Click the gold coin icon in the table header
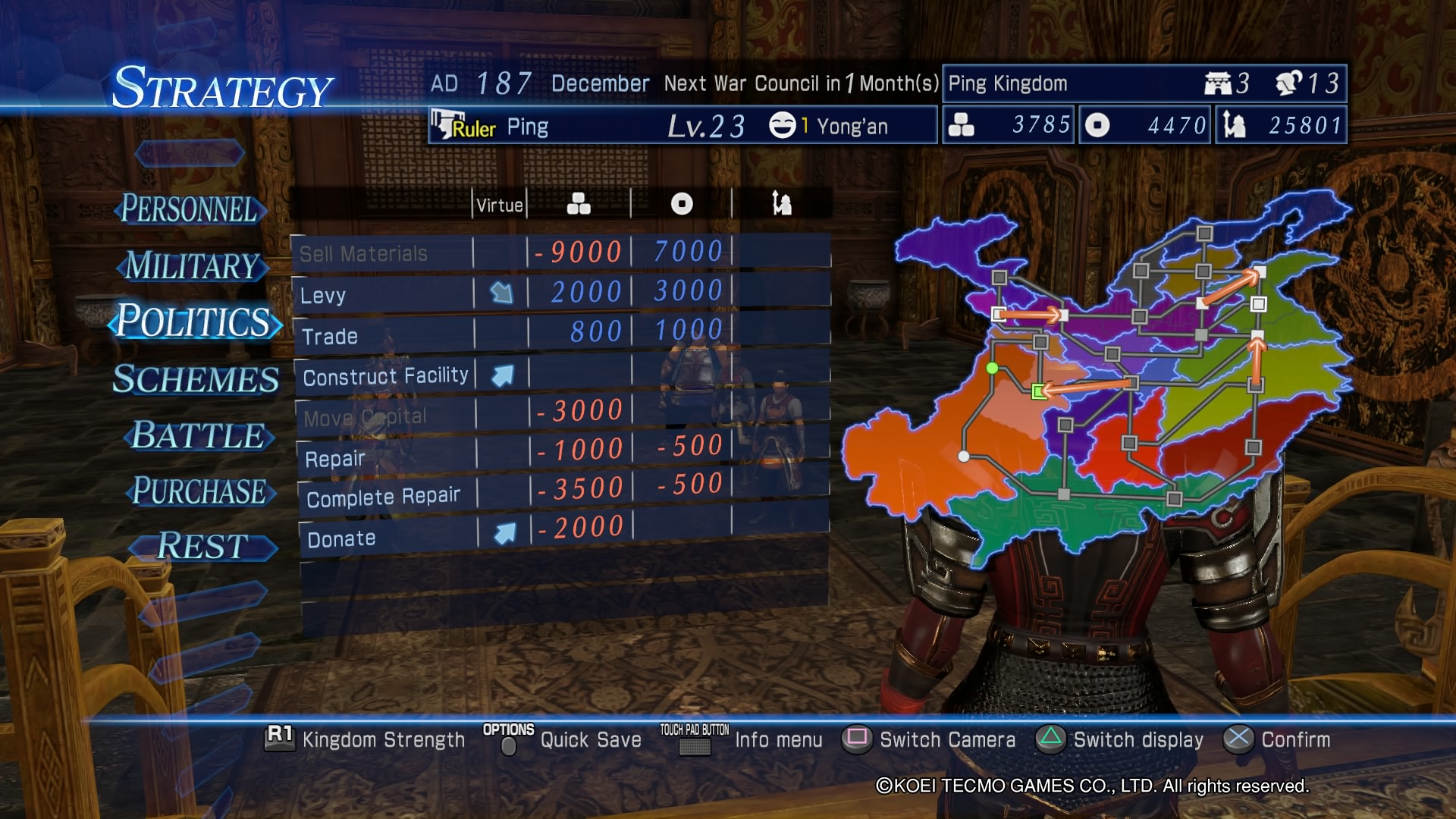 [x=682, y=202]
